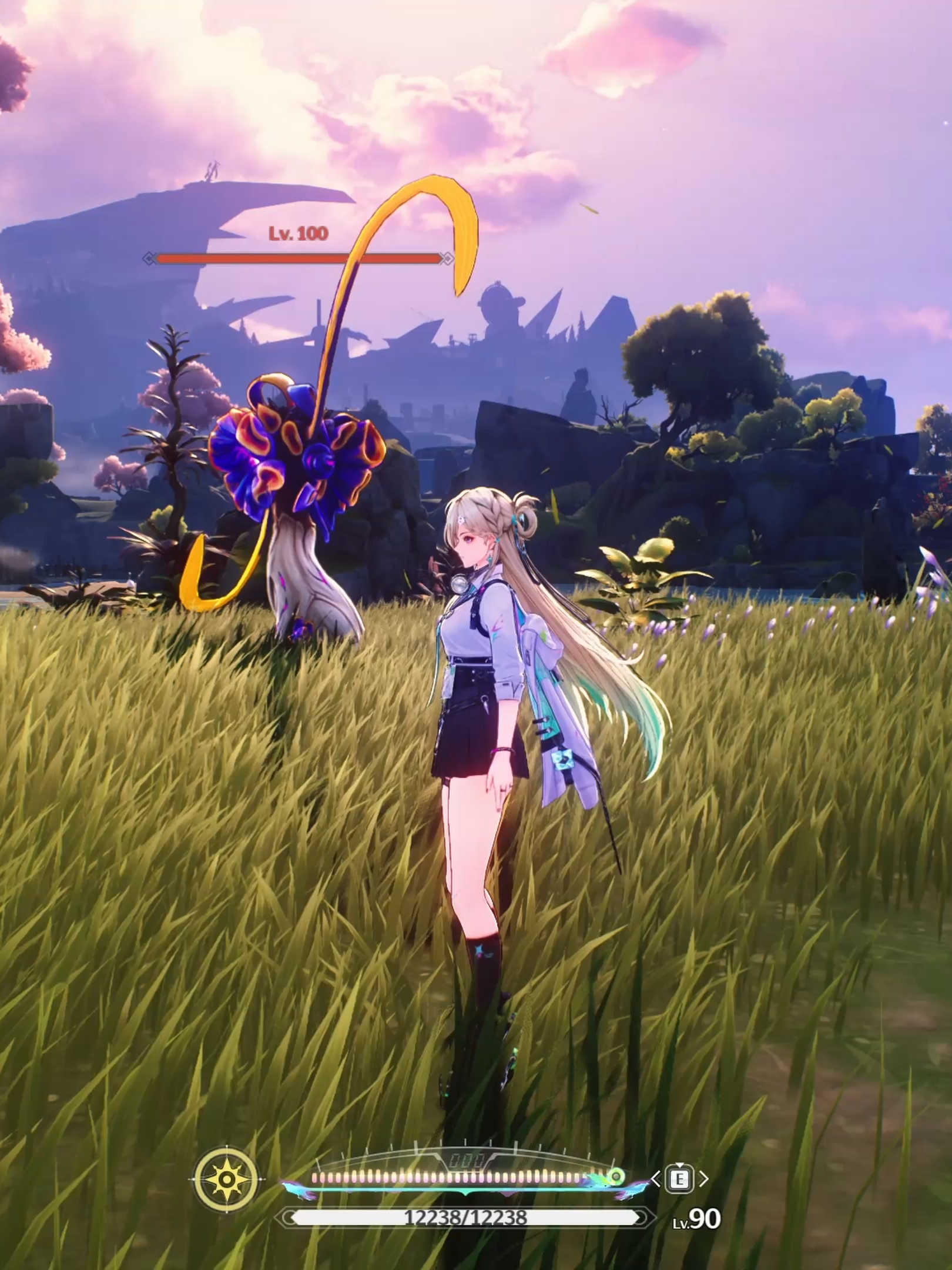Click the Lv. 100 enemy level label

[x=297, y=233]
